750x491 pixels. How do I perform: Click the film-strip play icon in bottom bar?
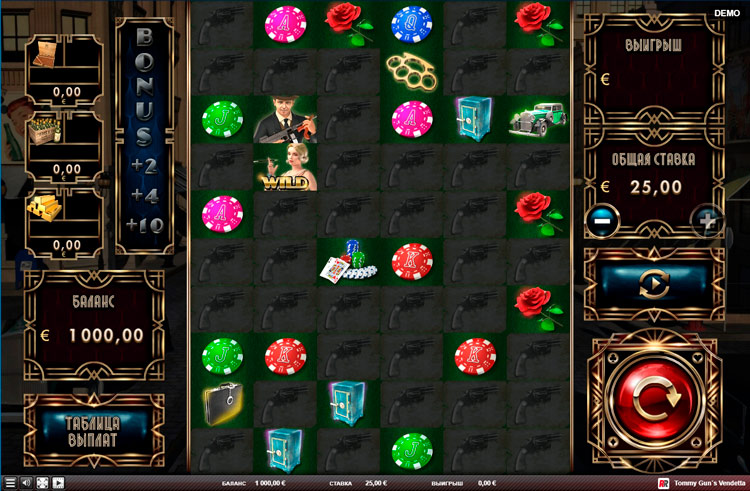pos(58,483)
